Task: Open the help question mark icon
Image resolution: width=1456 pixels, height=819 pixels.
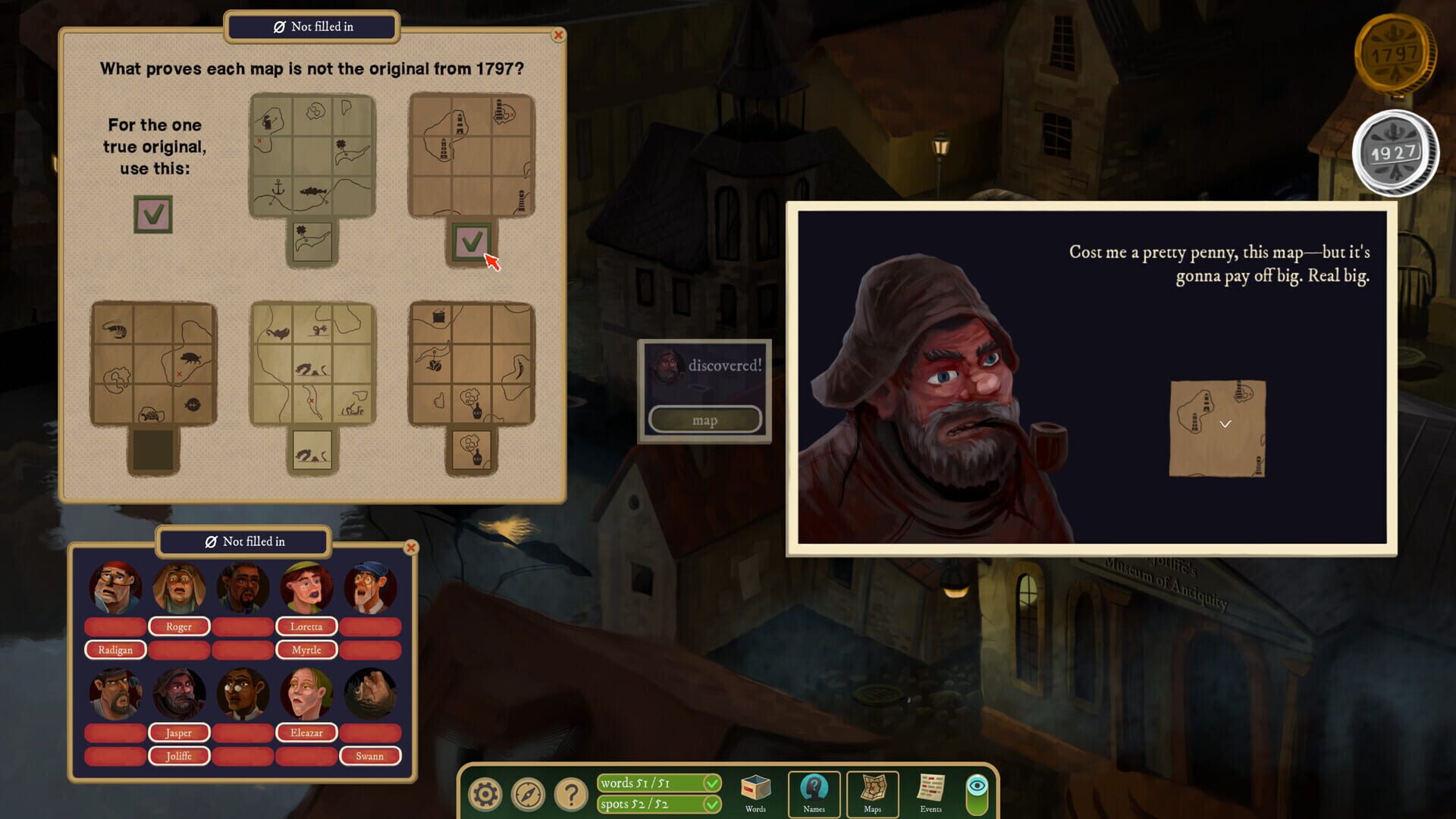Action: 572,793
